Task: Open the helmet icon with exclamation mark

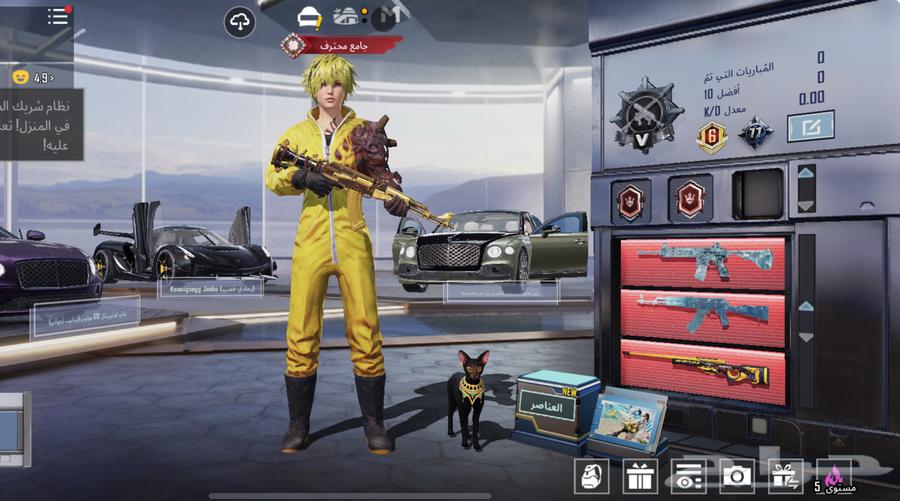Action: [x=310, y=16]
